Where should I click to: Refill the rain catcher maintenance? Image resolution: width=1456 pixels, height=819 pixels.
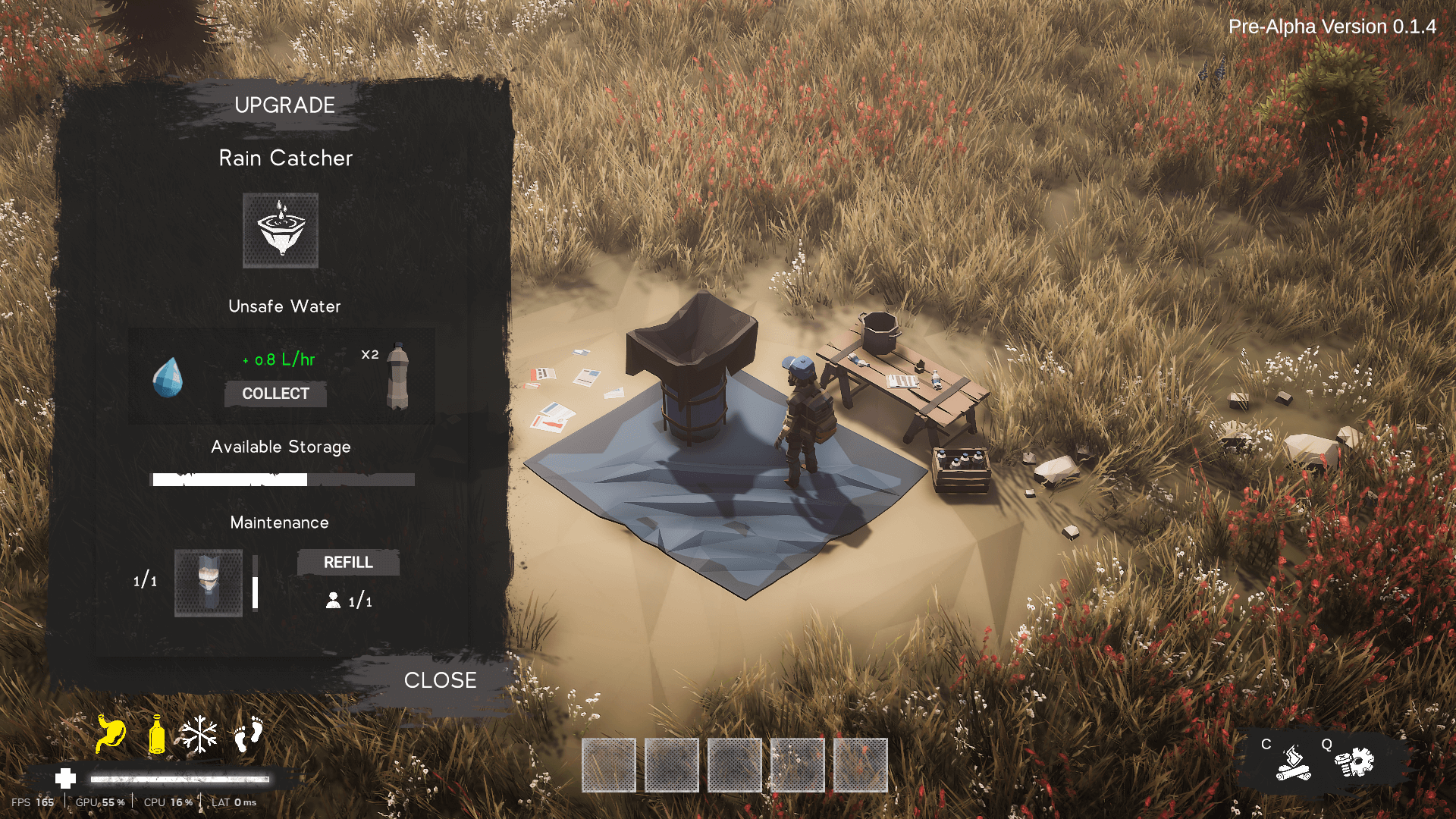pyautogui.click(x=348, y=563)
